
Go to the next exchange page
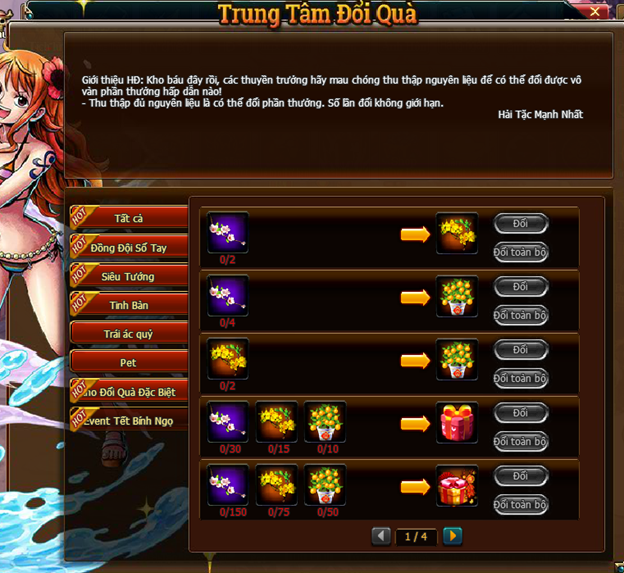(x=453, y=537)
